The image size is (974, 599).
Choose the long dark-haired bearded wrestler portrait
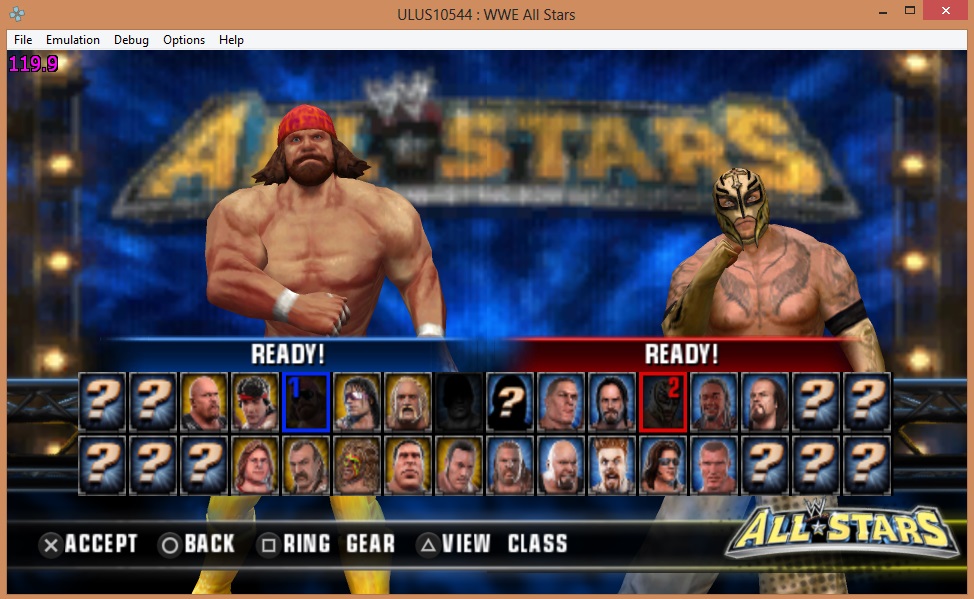[612, 401]
